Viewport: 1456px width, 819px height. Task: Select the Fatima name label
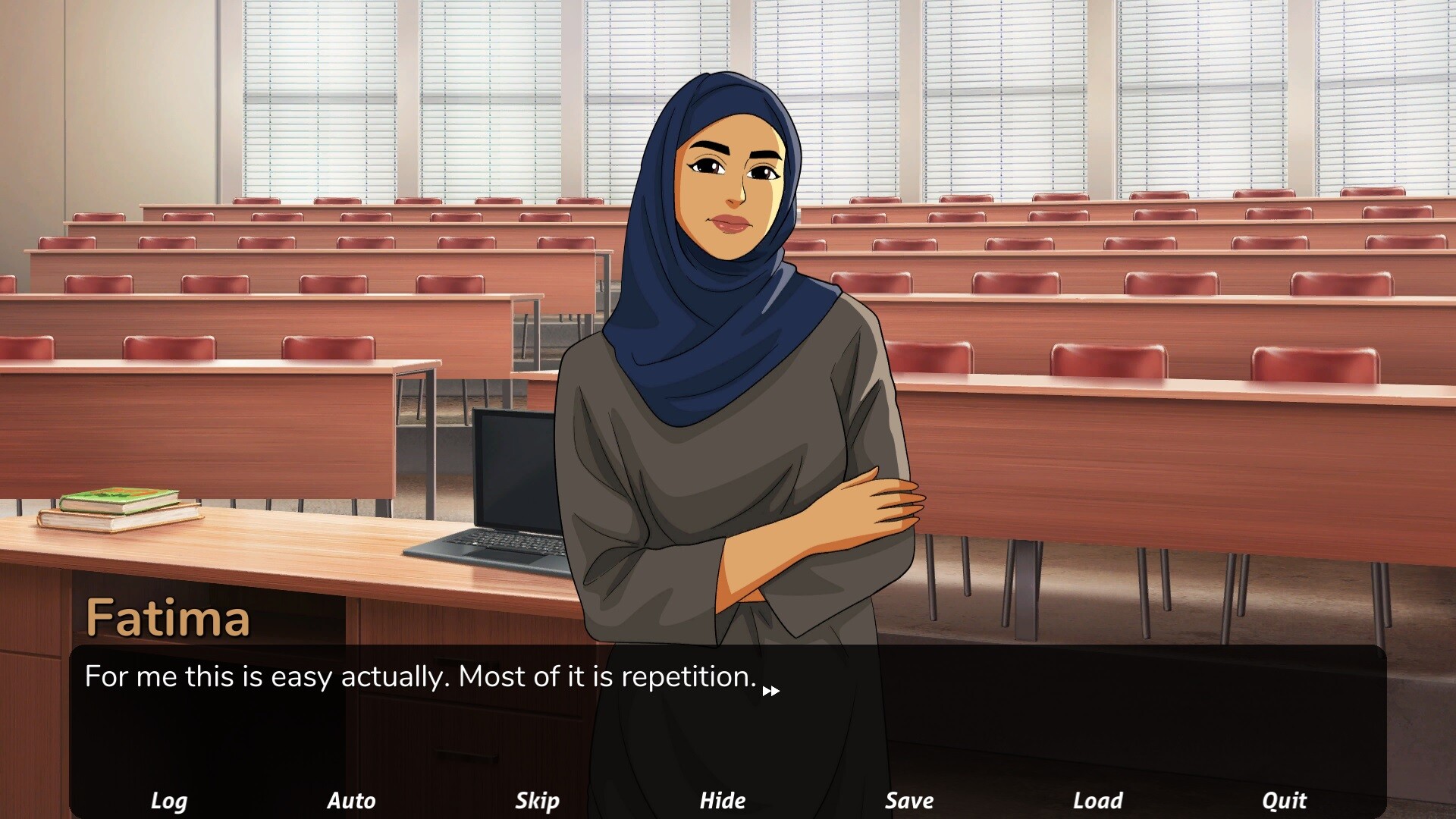click(168, 618)
